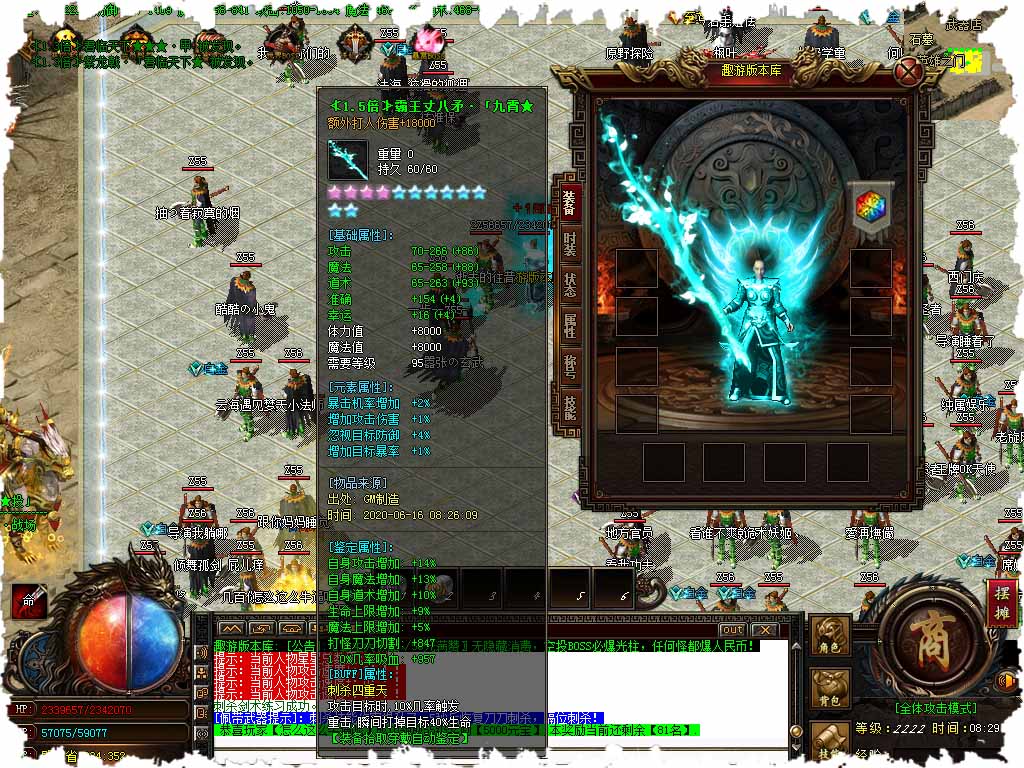The height and width of the screenshot is (768, 1024).
Task: Switch to the 称号 title tab
Action: pyautogui.click(x=568, y=365)
